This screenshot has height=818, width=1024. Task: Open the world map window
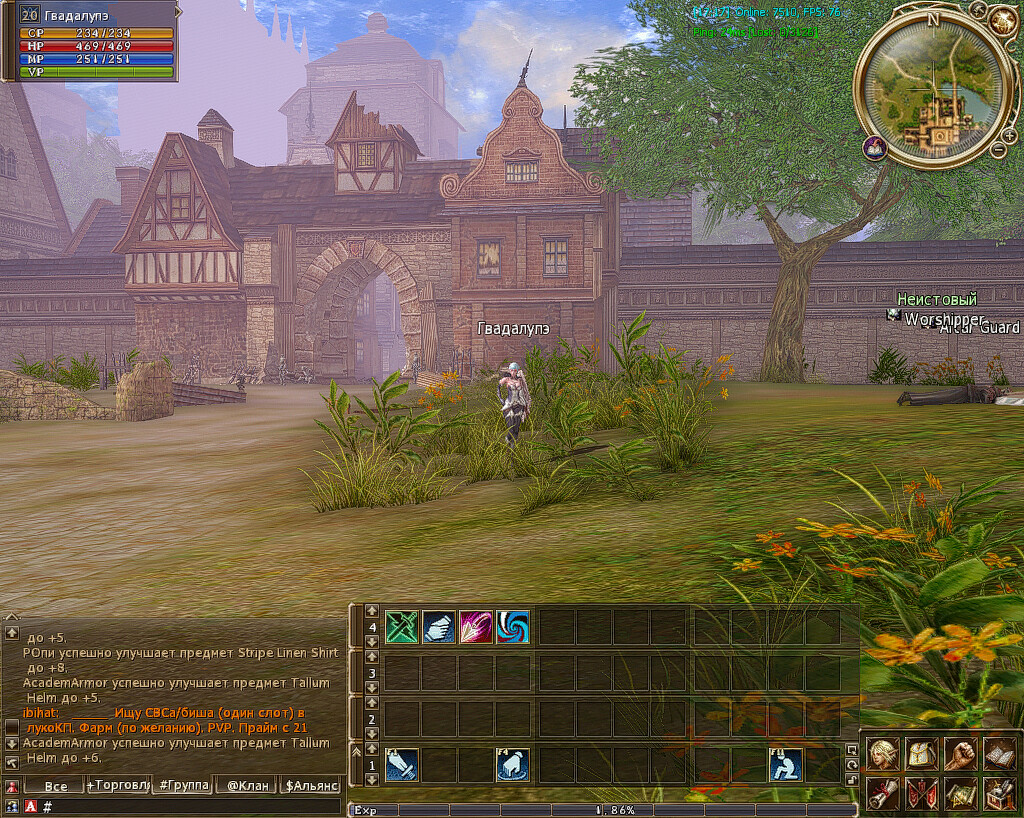[960, 794]
